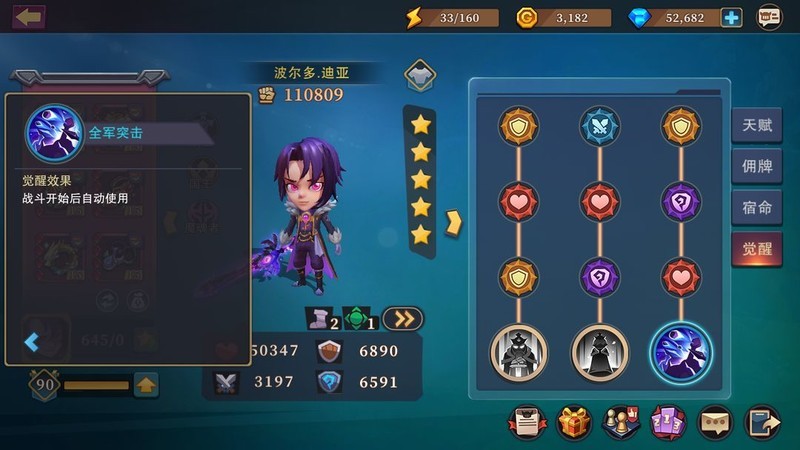The height and width of the screenshot is (450, 800).
Task: Open the costume icon next to the hero name
Action: pyautogui.click(x=419, y=75)
